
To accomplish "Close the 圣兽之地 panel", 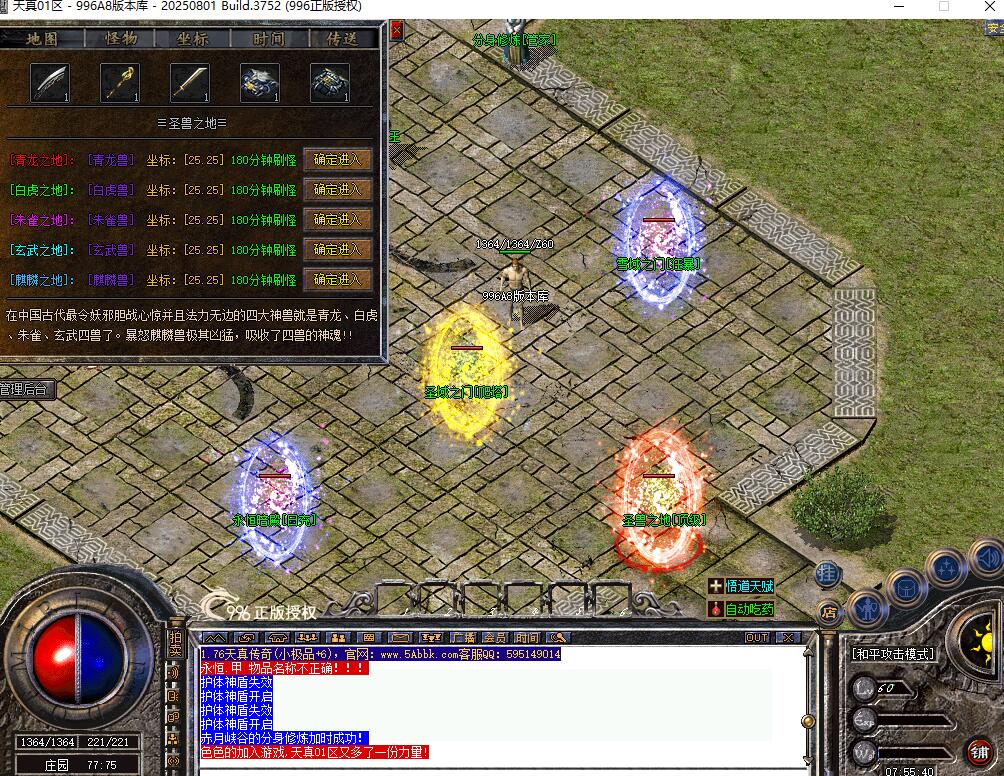I will tap(396, 31).
